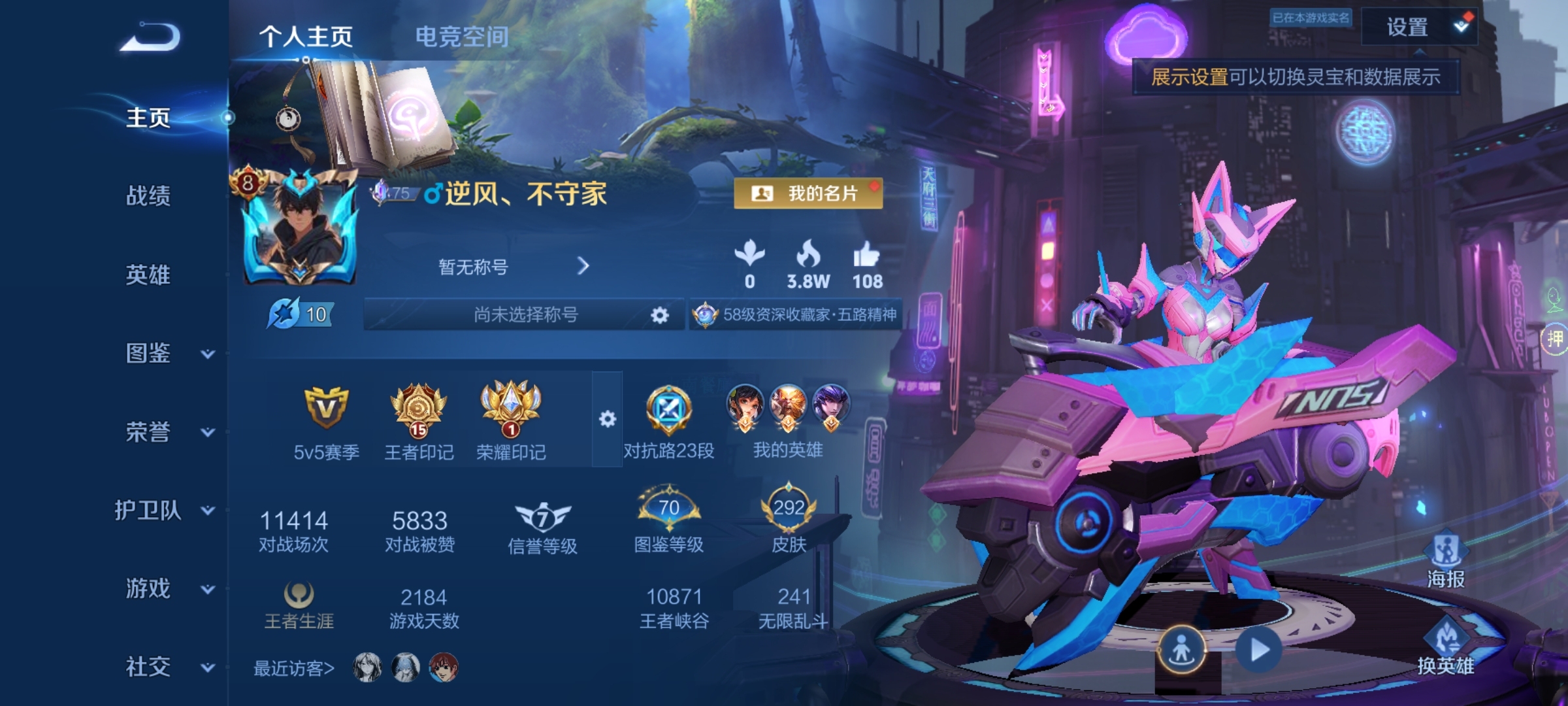Play the hero showcase animation
This screenshot has width=1568, height=706.
point(1259,650)
